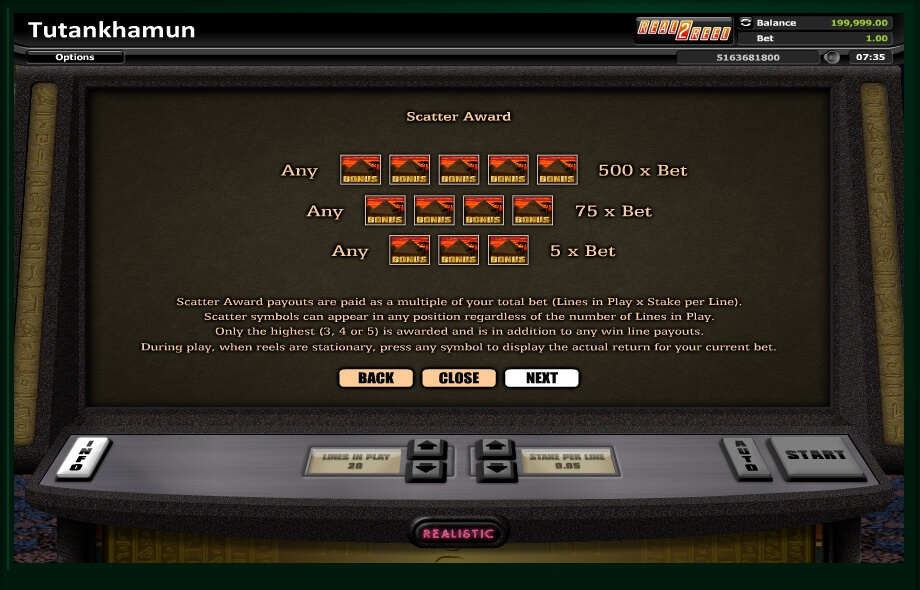
Task: Activate the AUTO spin button
Action: coord(743,457)
